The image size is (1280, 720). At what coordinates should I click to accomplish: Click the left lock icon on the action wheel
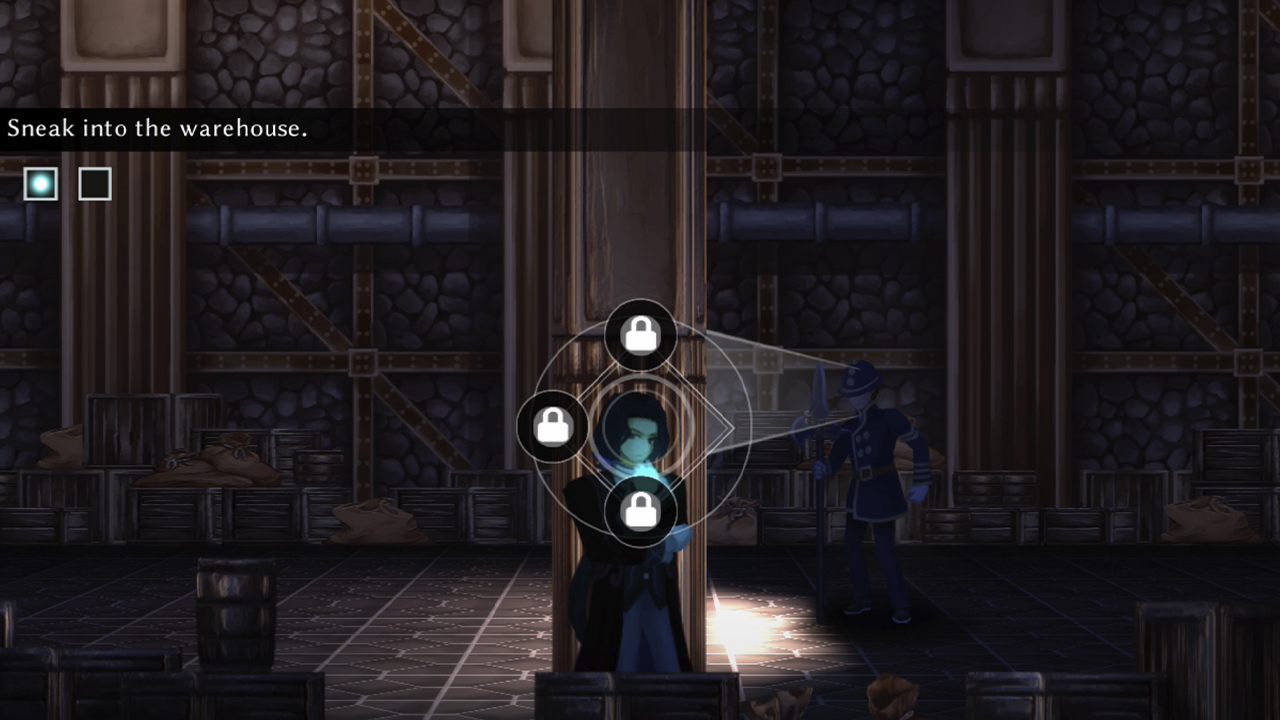551,426
